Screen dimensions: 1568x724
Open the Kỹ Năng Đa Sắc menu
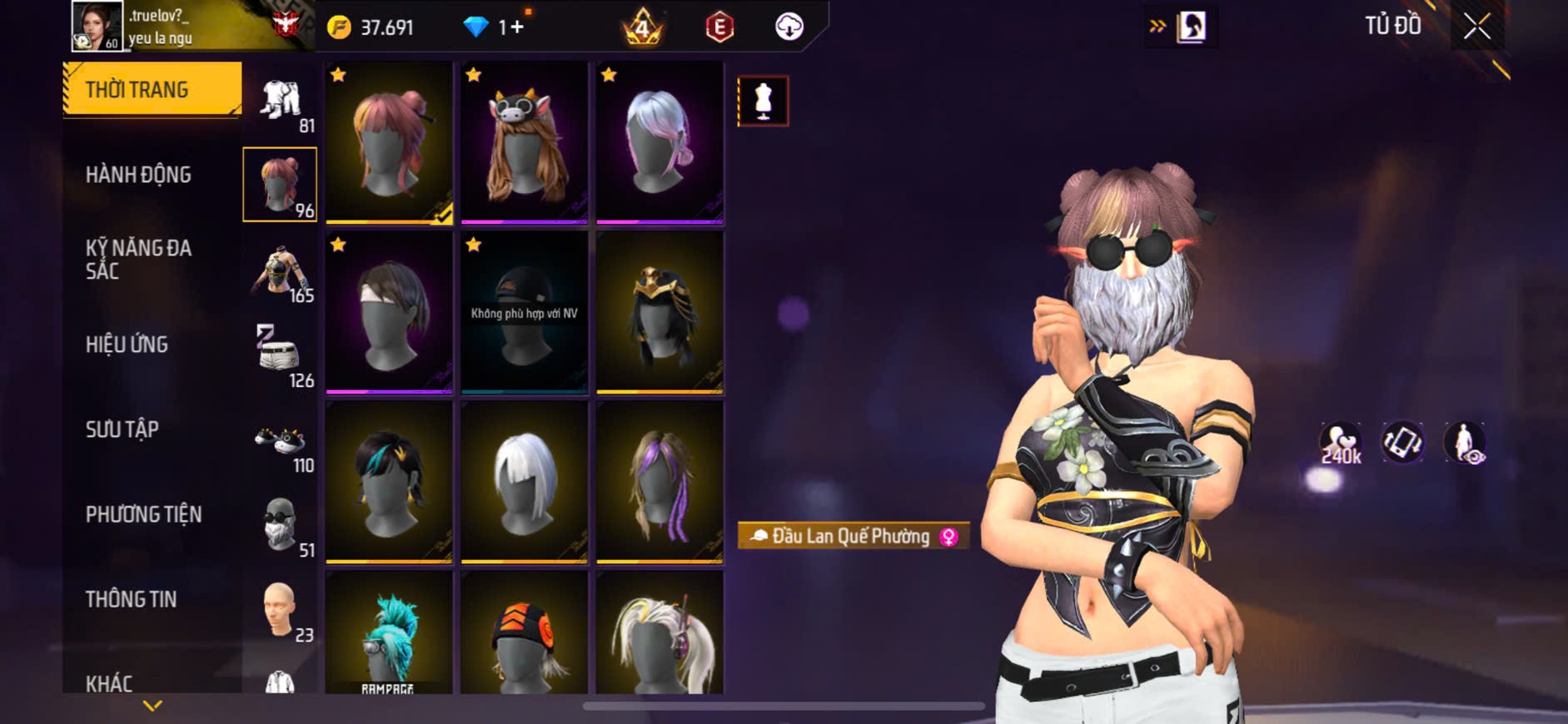pyautogui.click(x=139, y=259)
